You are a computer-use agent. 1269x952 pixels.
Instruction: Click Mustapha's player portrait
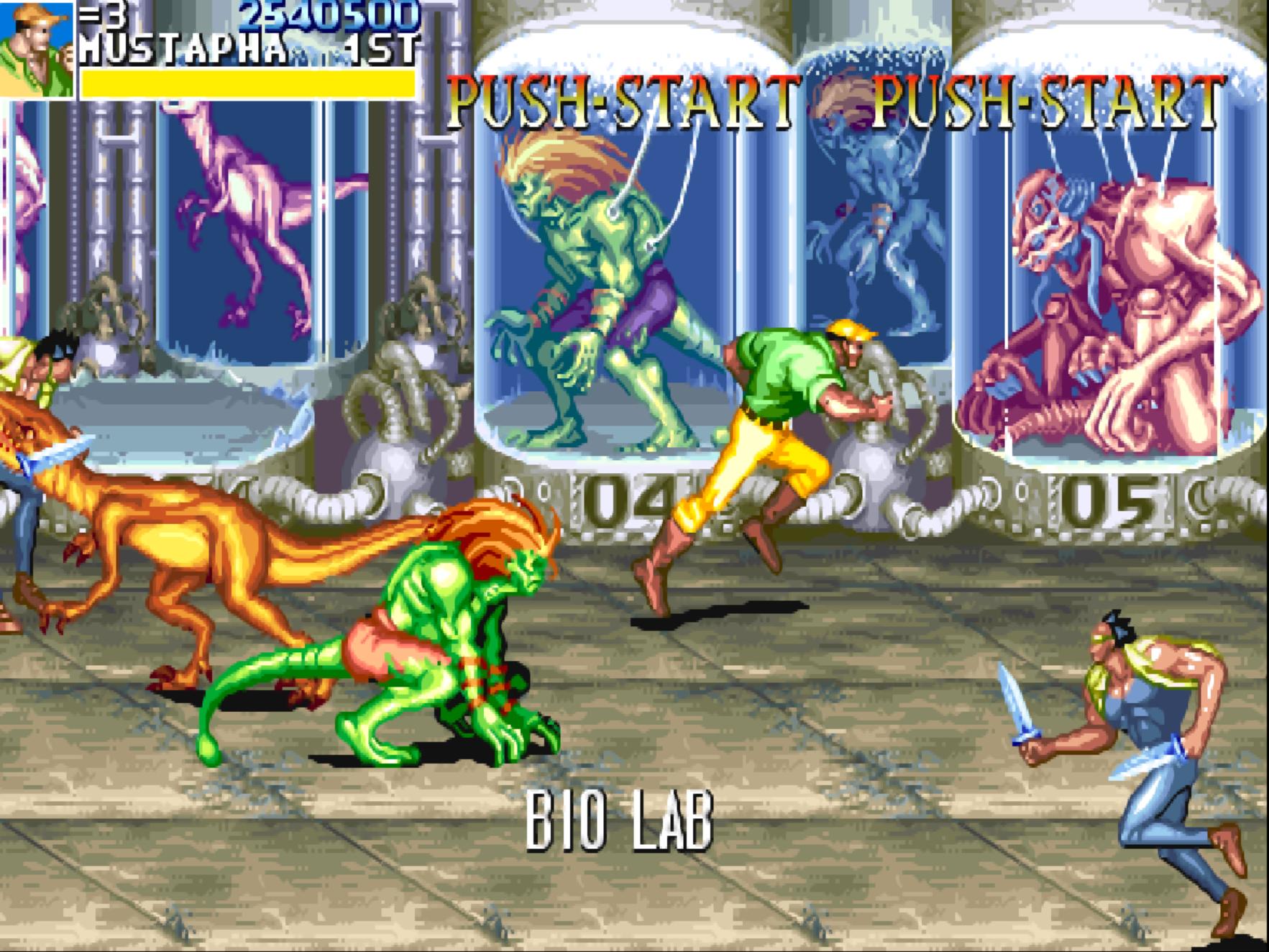coord(36,49)
